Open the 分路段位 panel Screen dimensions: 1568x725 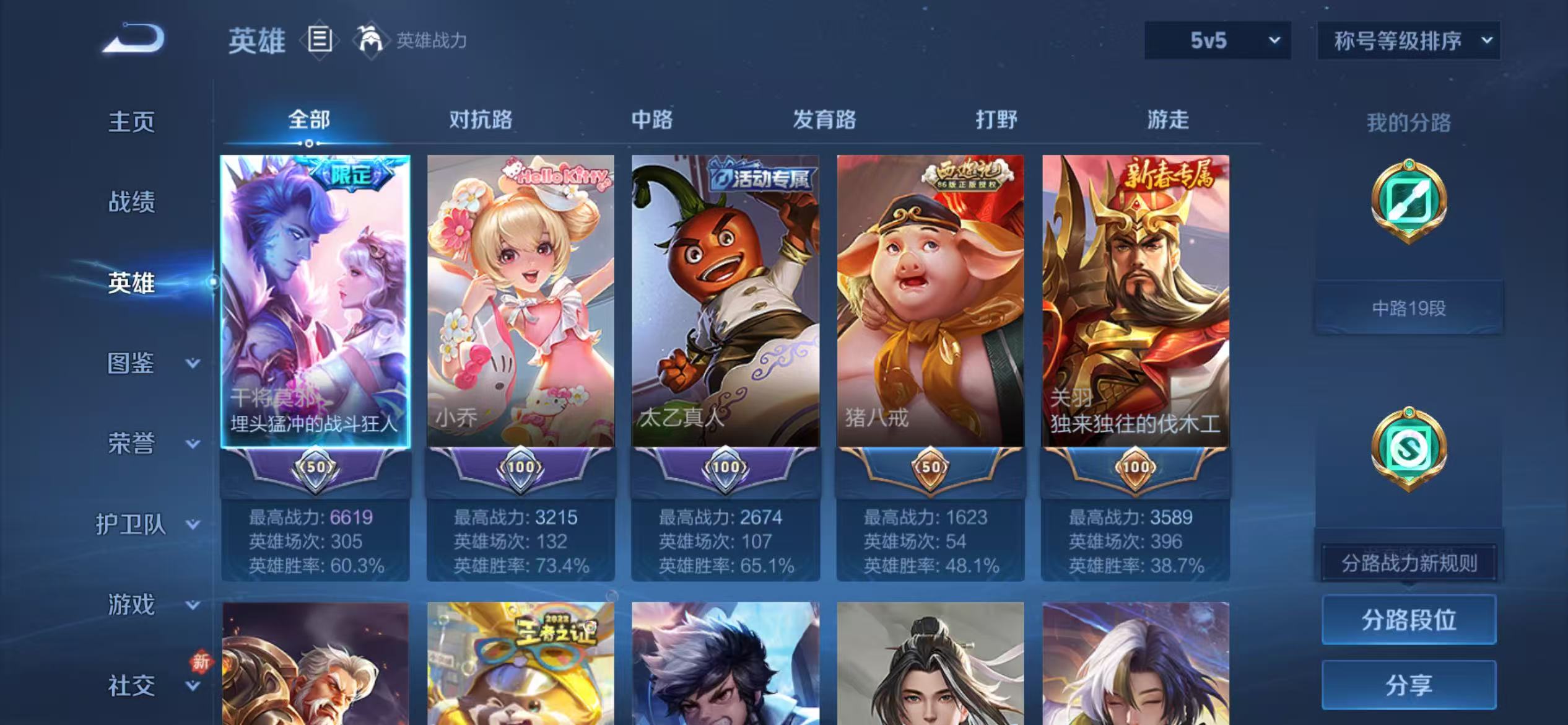1408,619
